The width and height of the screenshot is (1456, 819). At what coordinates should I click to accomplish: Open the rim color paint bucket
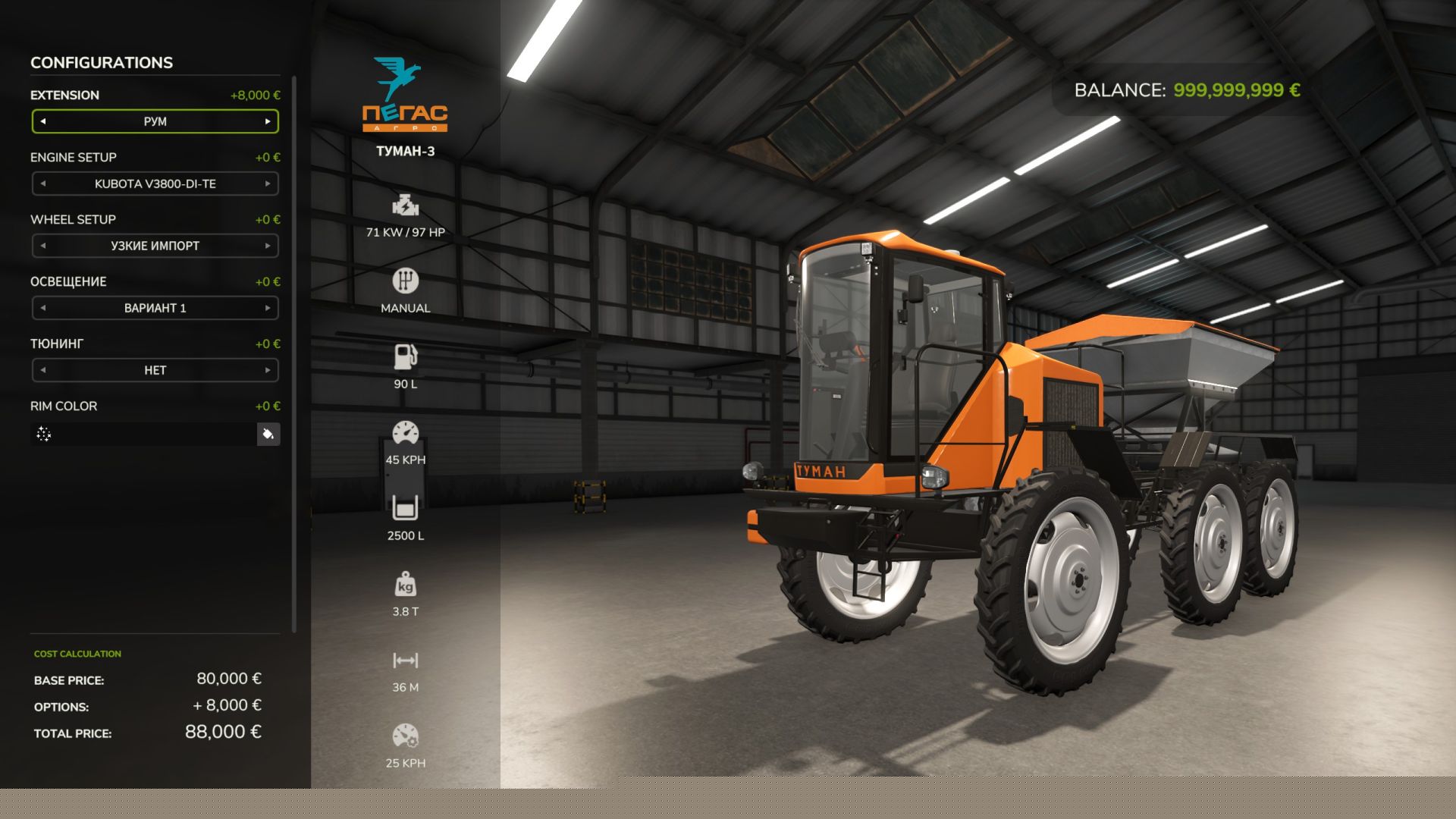(268, 434)
